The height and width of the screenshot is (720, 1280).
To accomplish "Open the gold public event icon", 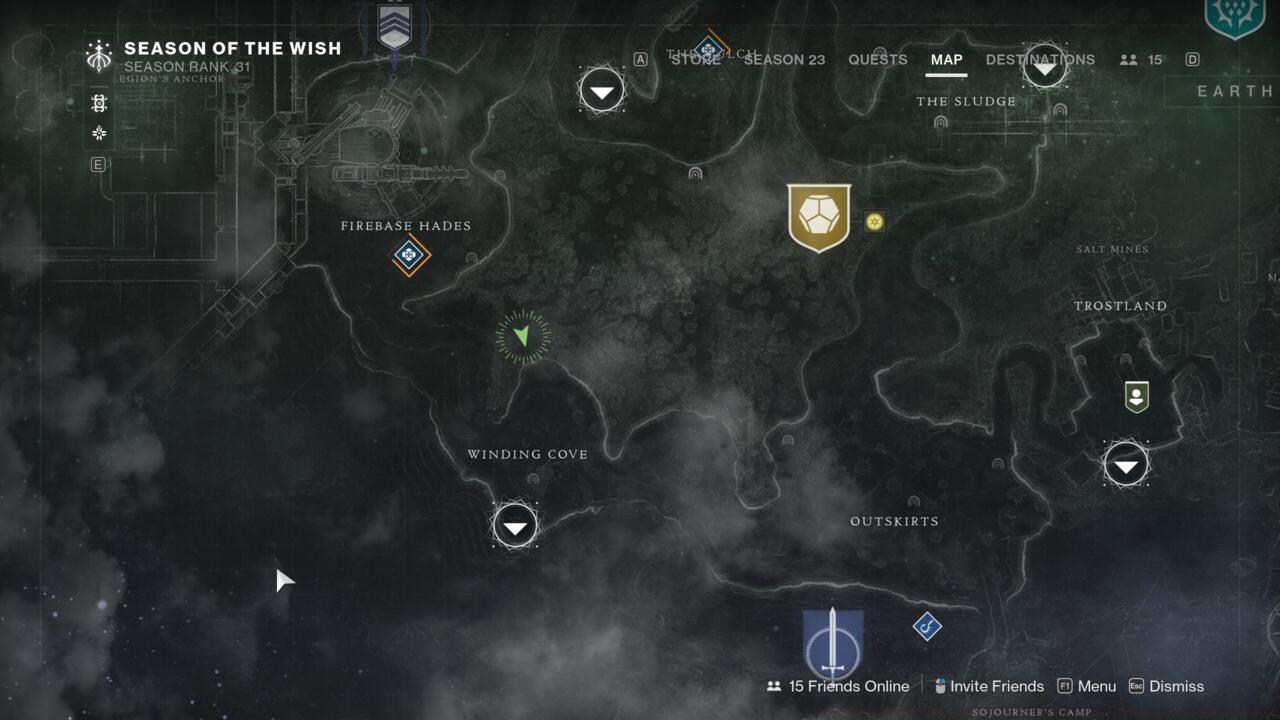I will pos(819,219).
